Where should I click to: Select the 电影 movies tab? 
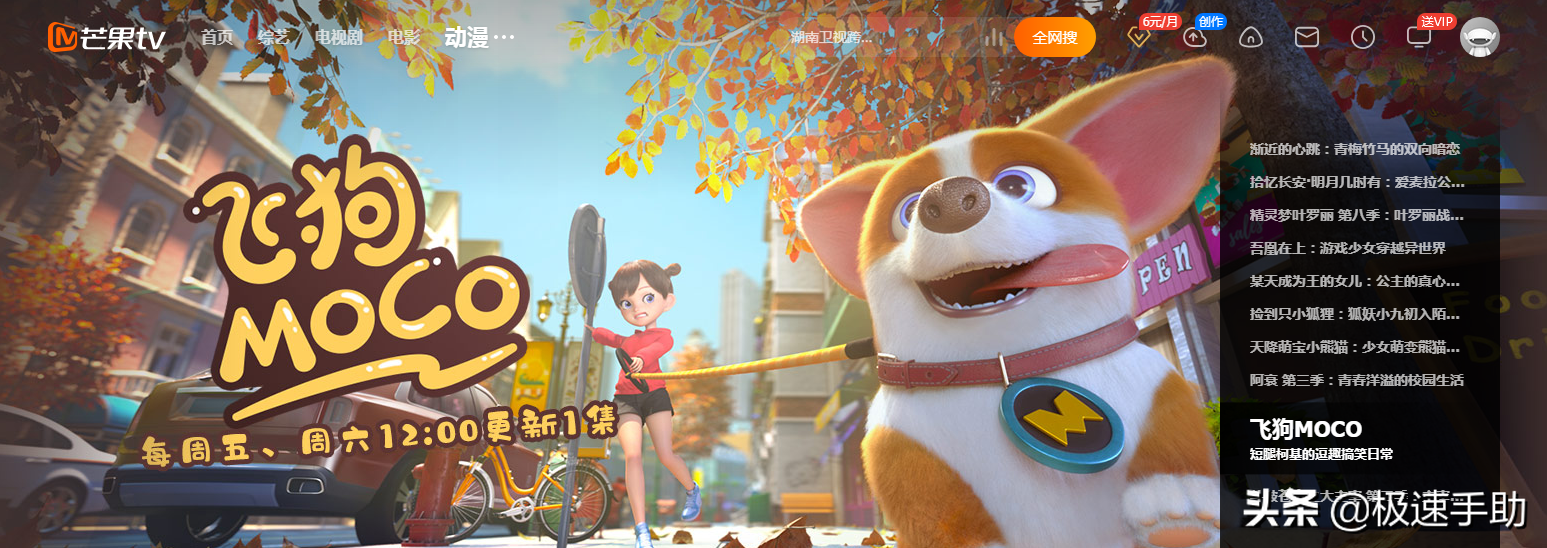403,38
